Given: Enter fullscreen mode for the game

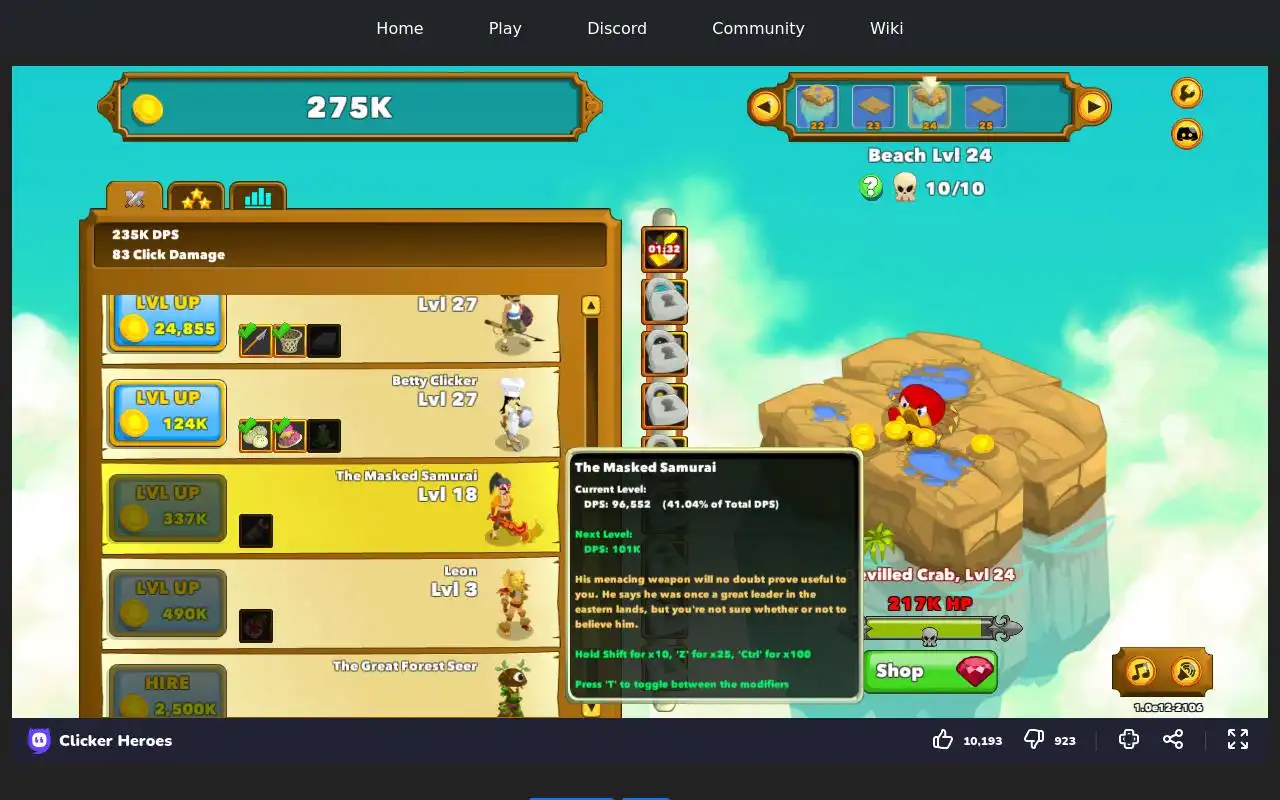Looking at the screenshot, I should [1238, 739].
